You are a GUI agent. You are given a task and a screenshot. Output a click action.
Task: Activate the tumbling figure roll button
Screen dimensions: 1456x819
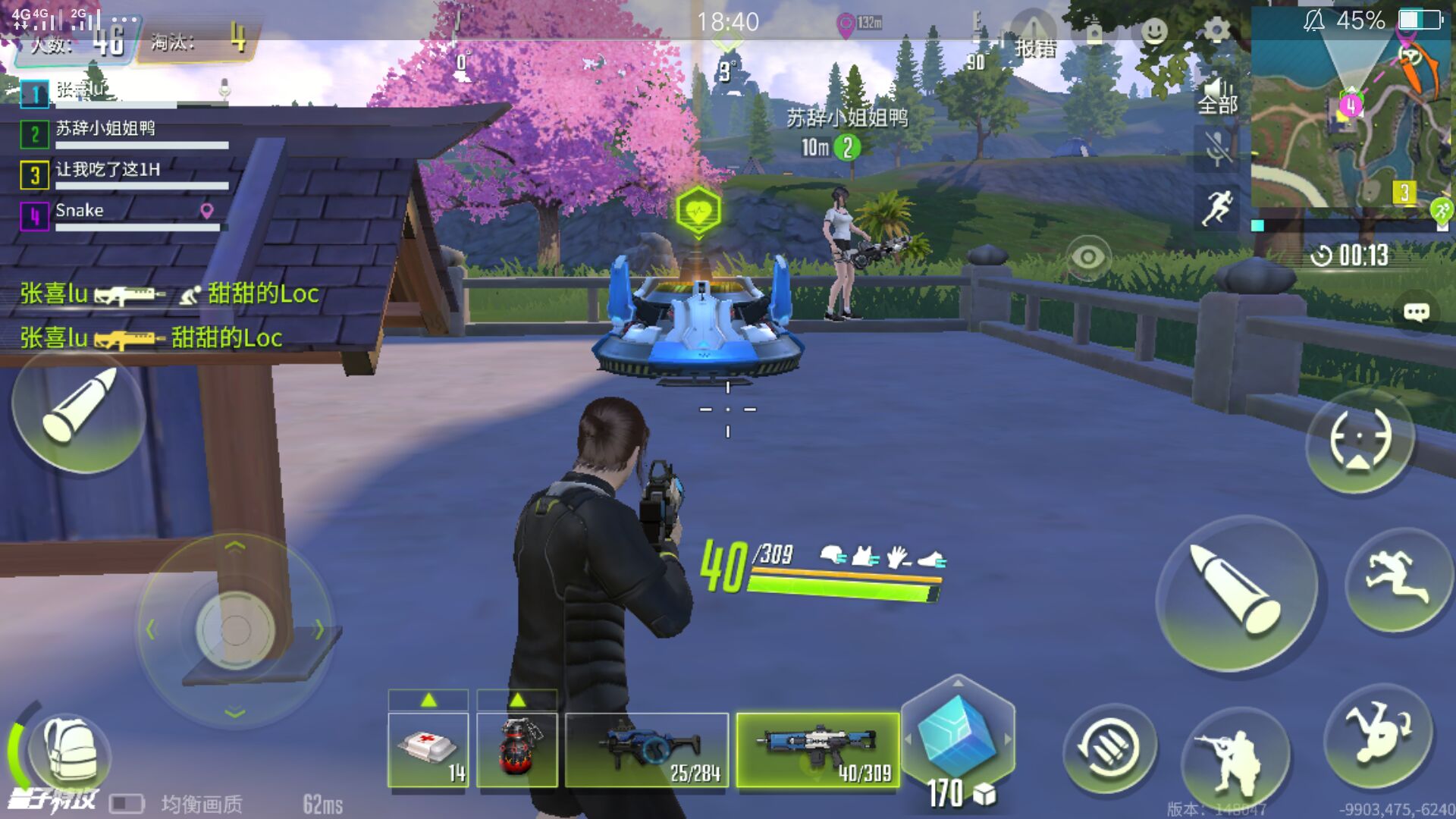[1378, 736]
